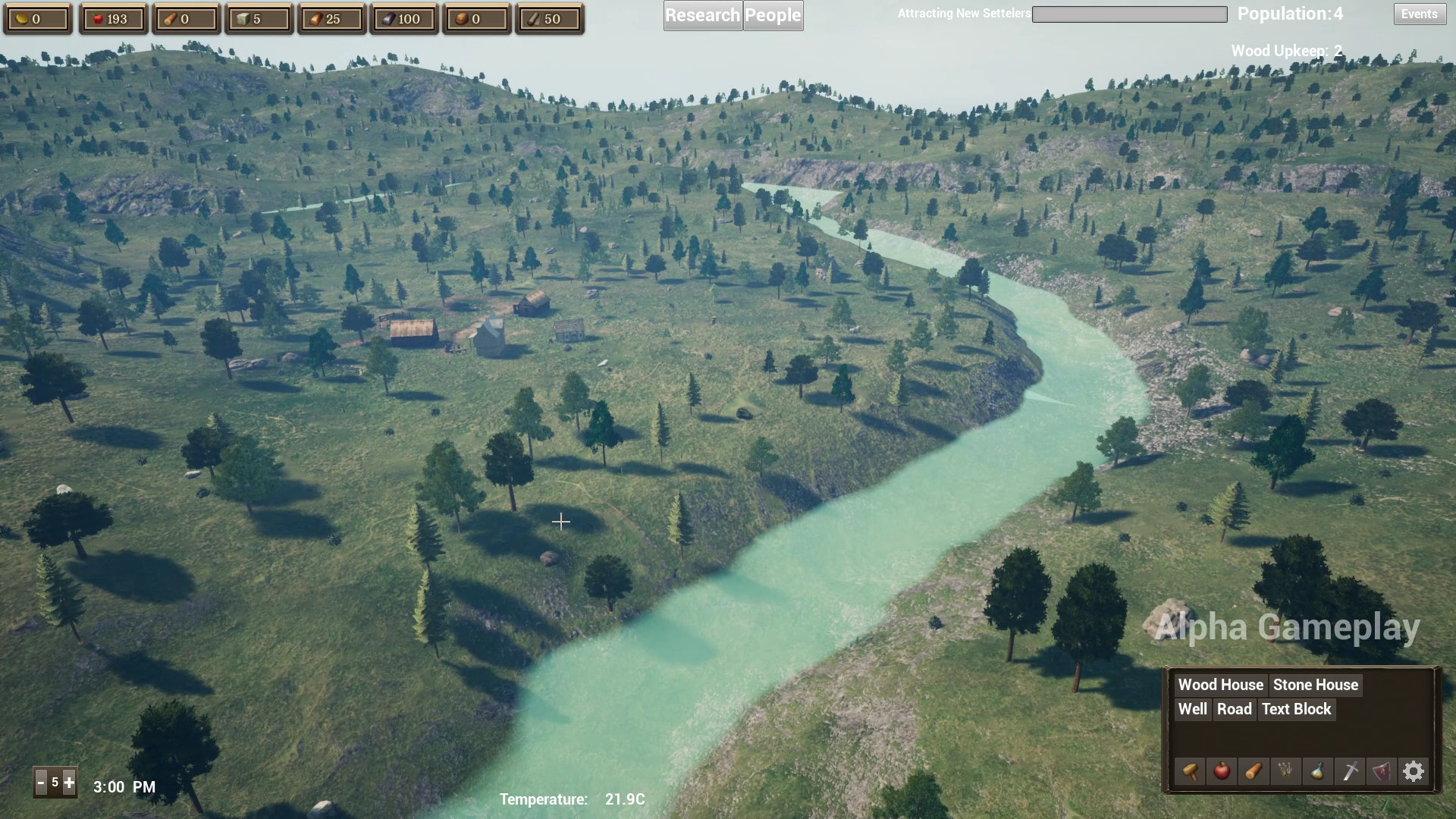The image size is (1456, 819).
Task: Open settings with the gear icon
Action: [x=1414, y=771]
